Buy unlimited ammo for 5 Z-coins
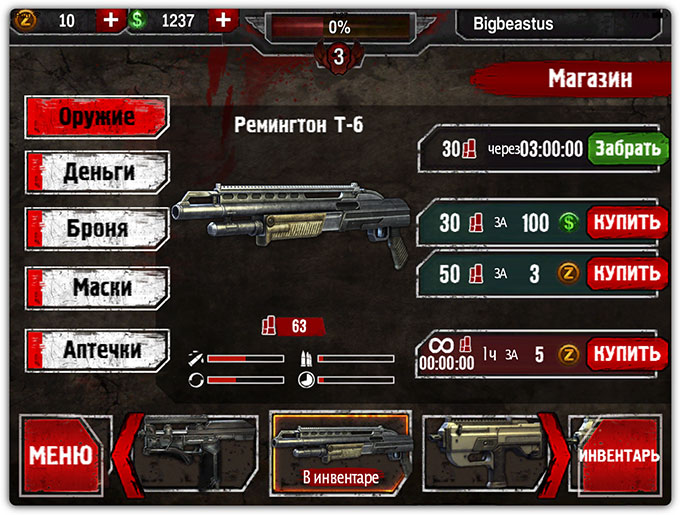Screen dimensions: 680x515 click(x=626, y=353)
